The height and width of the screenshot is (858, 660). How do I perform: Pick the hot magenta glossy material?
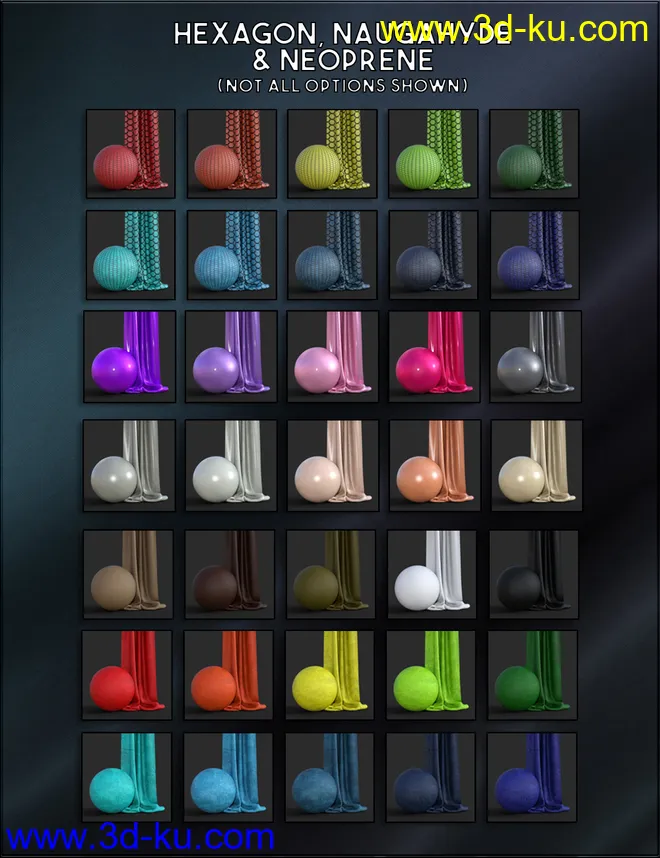coord(433,356)
